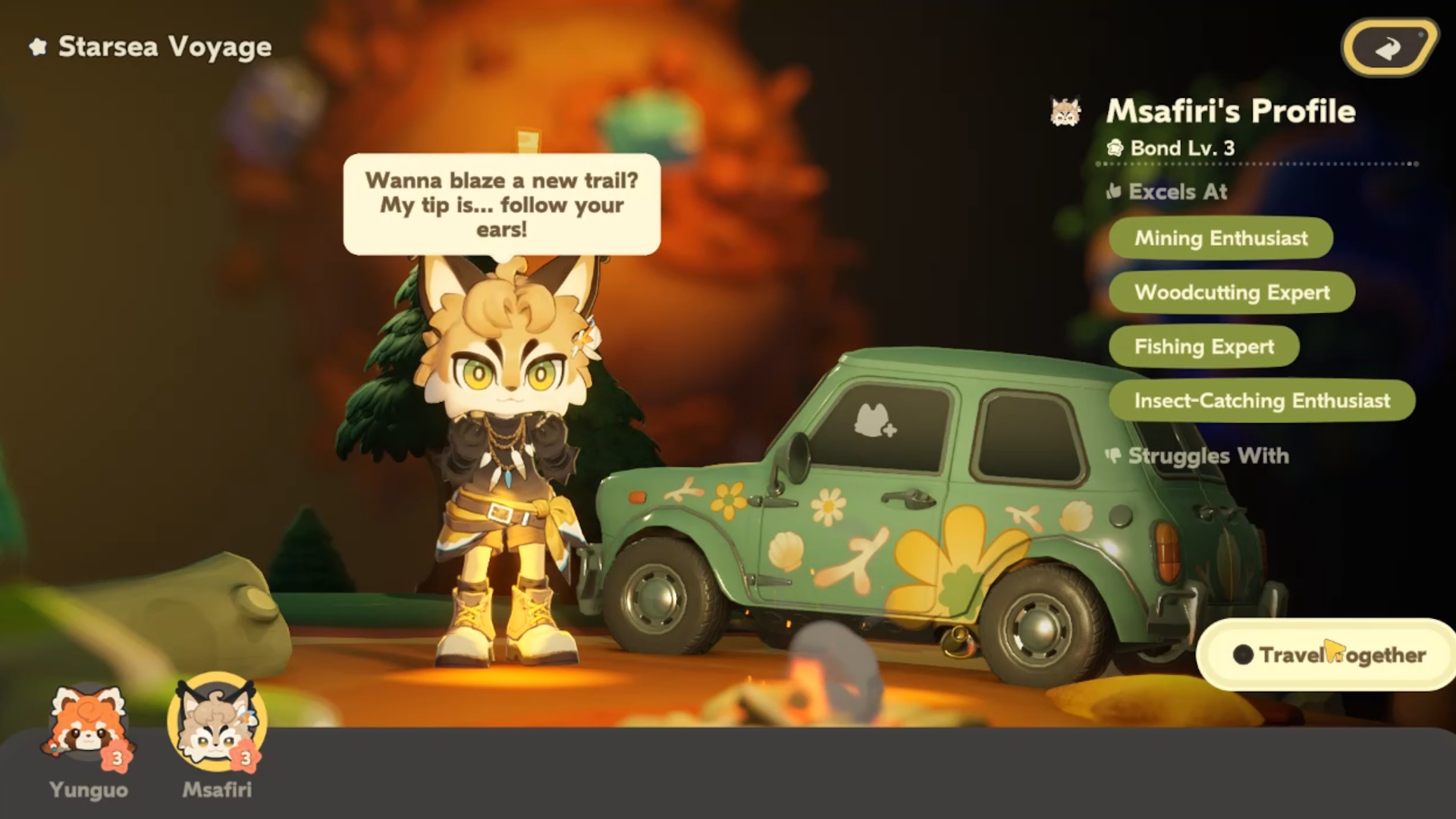This screenshot has width=1456, height=819.
Task: Click the Woodcutting Expert trait tag
Action: pos(1232,292)
